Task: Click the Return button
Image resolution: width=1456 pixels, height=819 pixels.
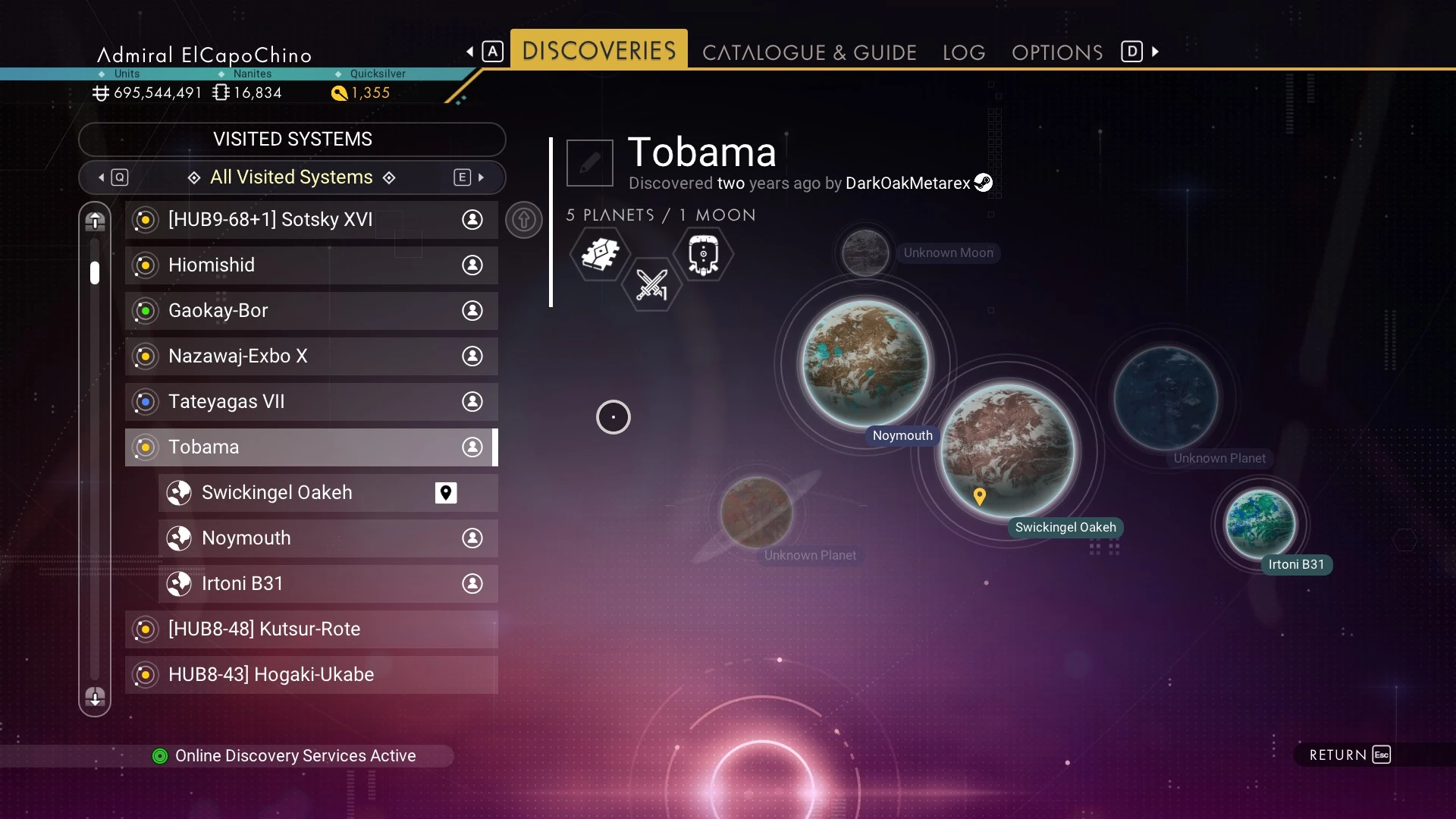Action: coord(1350,755)
